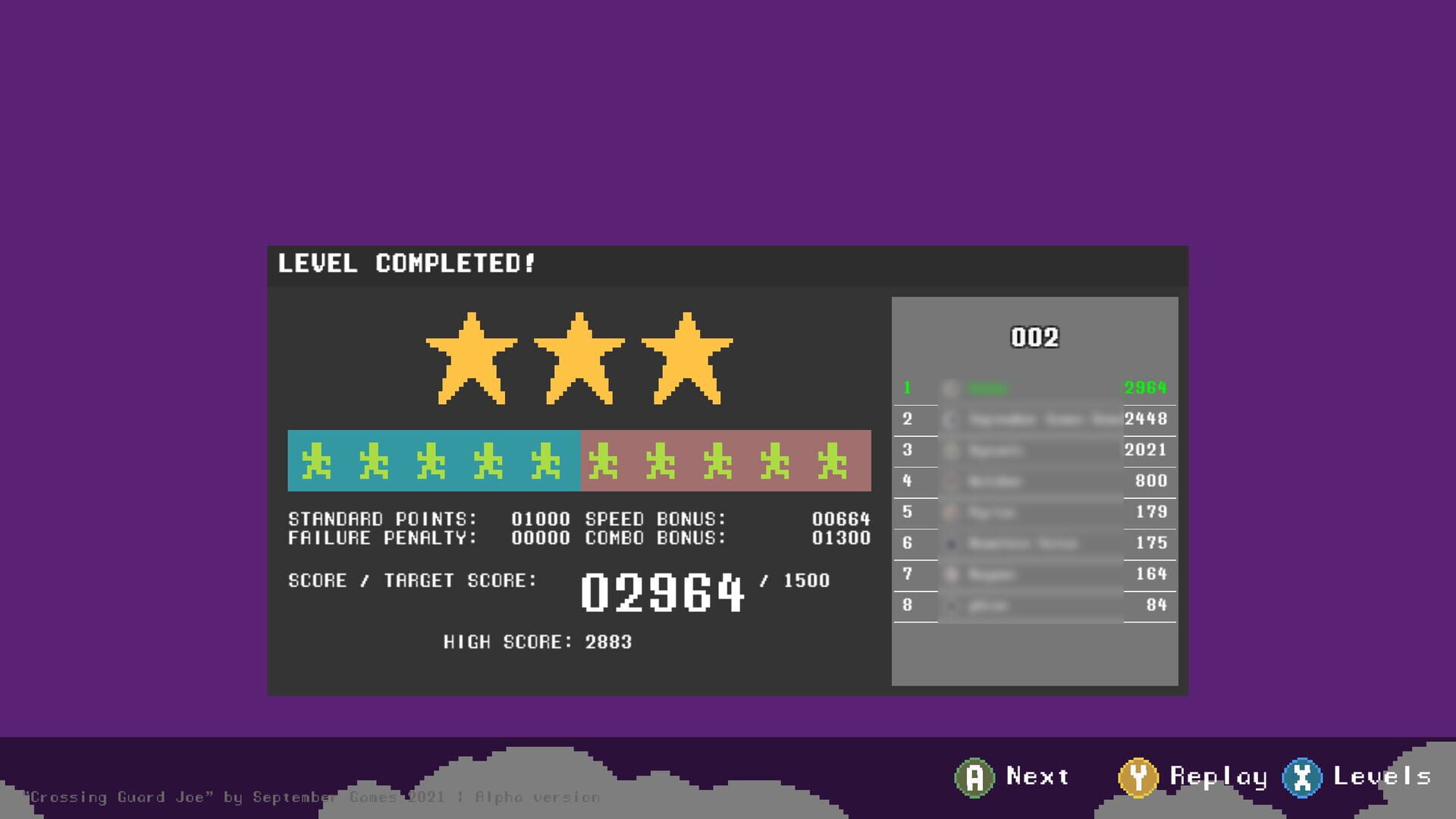This screenshot has width=1456, height=819.
Task: Click the level header 002
Action: (x=1035, y=337)
